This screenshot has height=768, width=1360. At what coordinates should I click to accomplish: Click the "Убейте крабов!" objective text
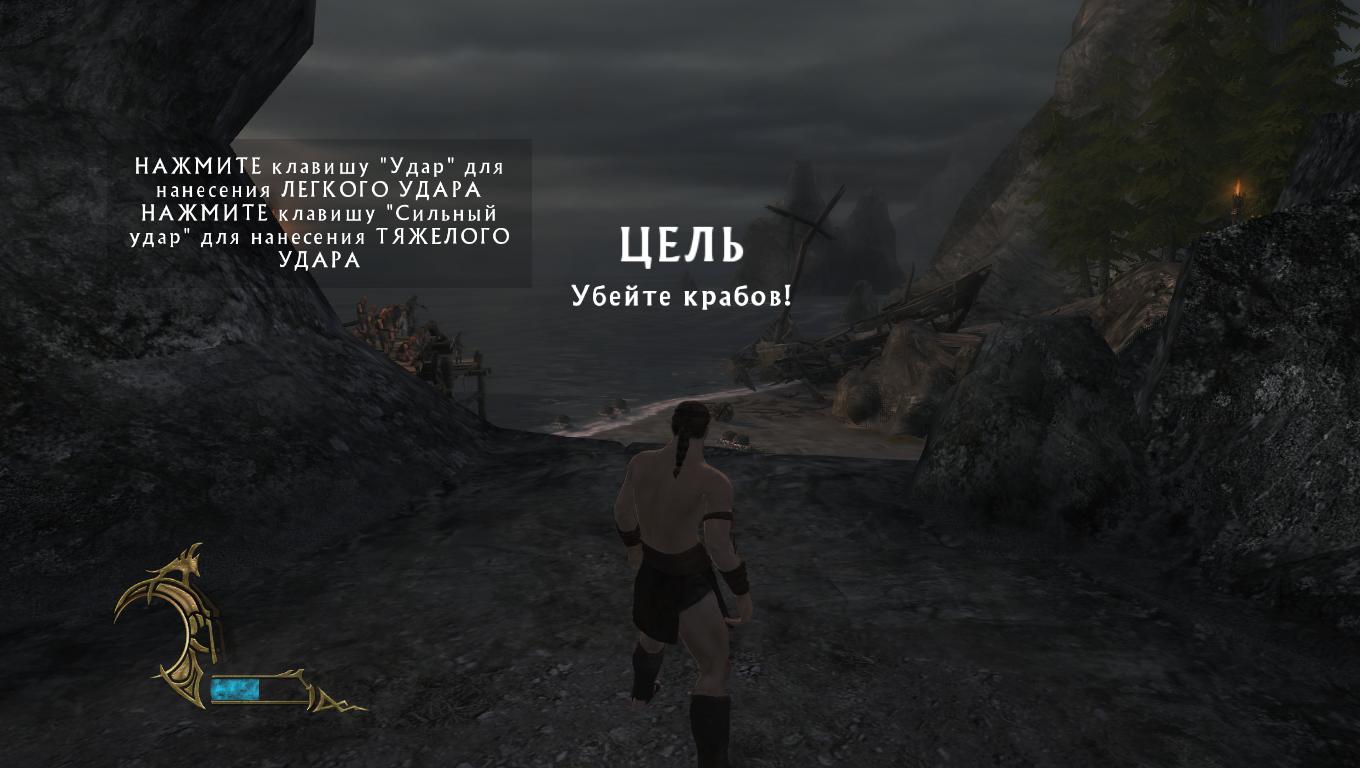[681, 296]
